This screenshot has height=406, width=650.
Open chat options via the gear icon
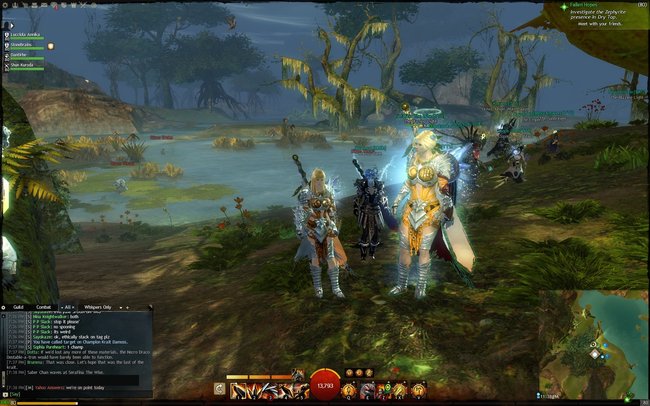tap(5, 307)
